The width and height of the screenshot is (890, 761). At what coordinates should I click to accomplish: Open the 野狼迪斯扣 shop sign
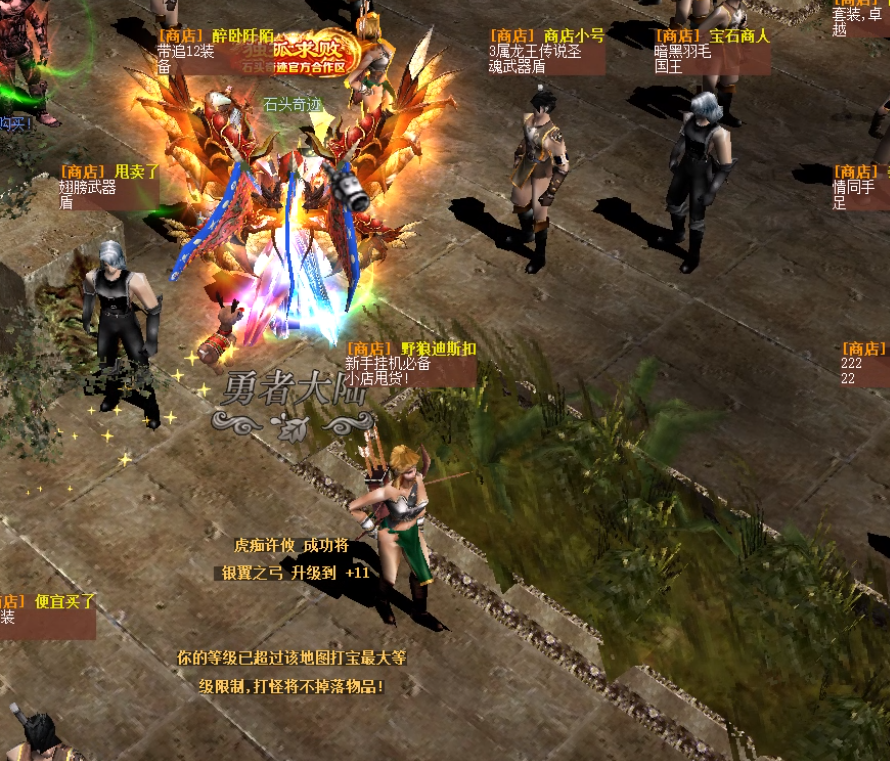coord(409,364)
